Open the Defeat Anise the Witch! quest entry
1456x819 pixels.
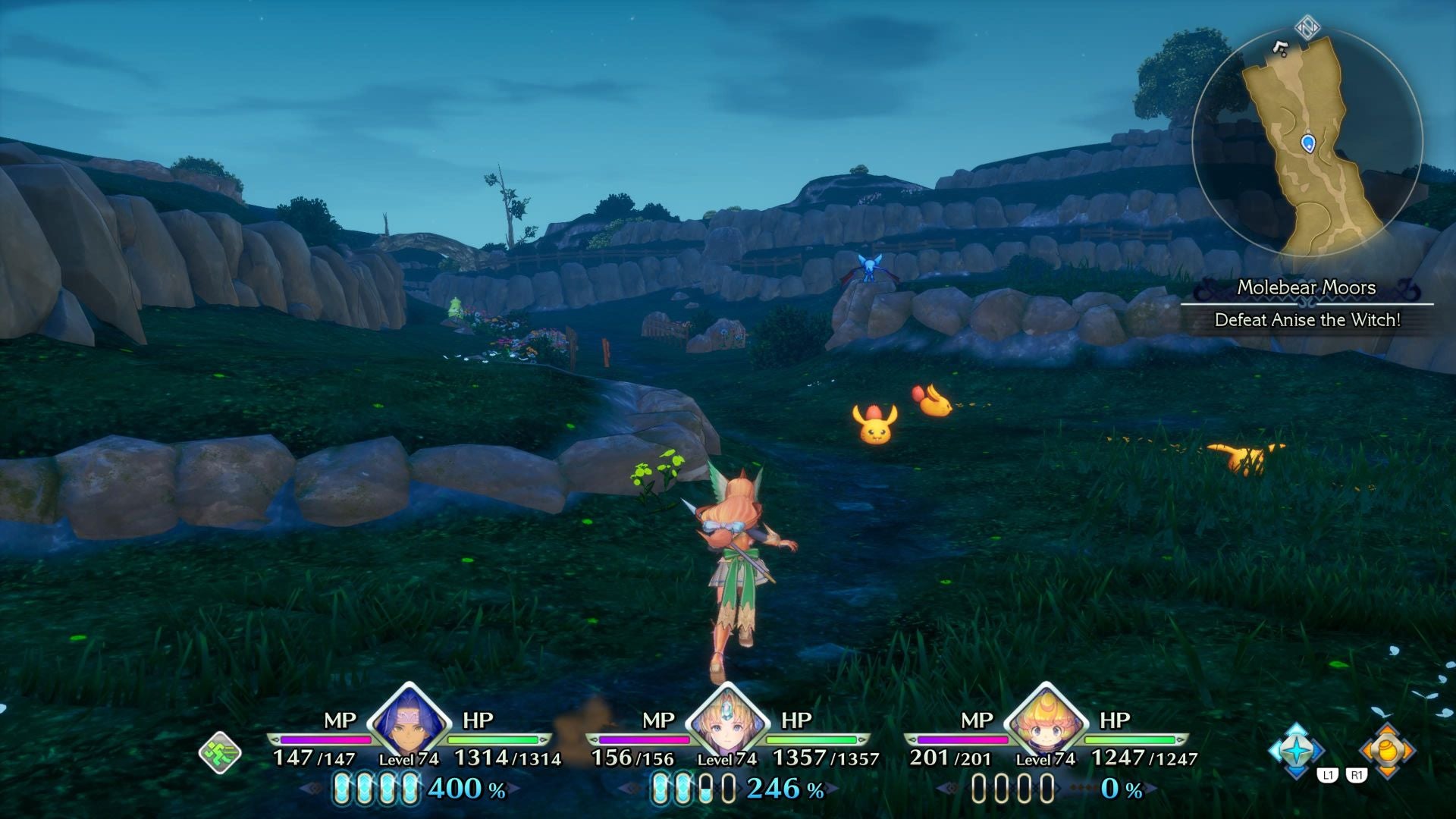[1306, 320]
